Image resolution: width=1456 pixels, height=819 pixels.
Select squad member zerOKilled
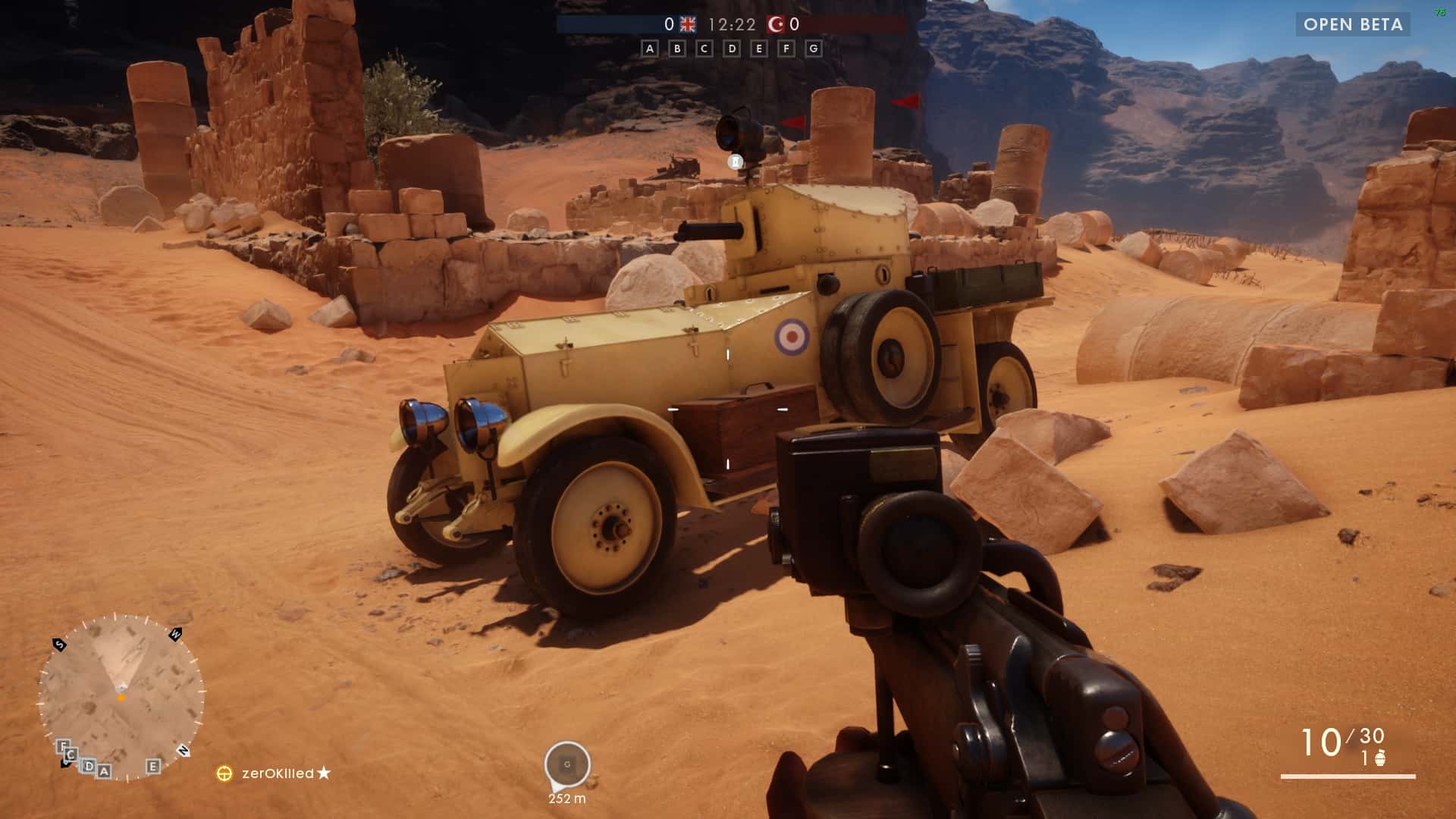[x=278, y=773]
